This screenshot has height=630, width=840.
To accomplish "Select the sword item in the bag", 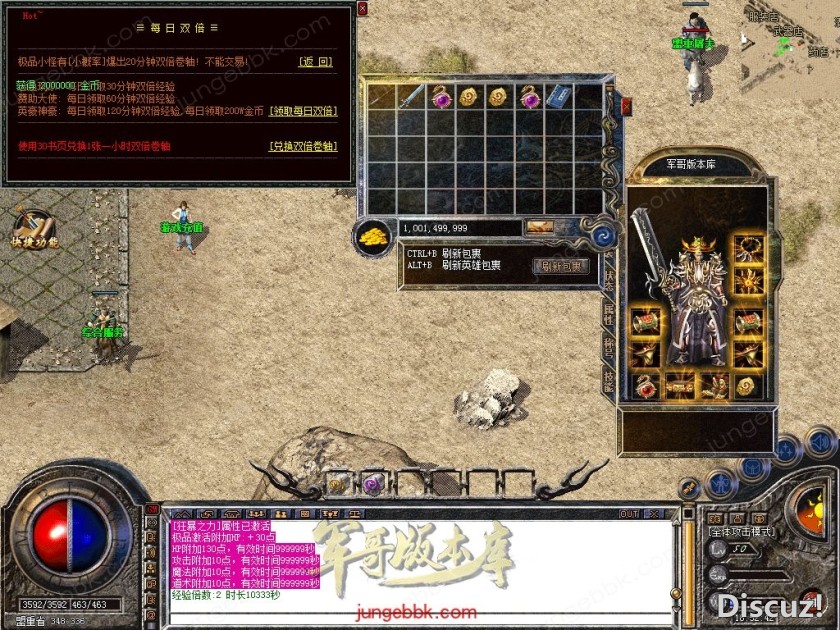I will pyautogui.click(x=410, y=96).
